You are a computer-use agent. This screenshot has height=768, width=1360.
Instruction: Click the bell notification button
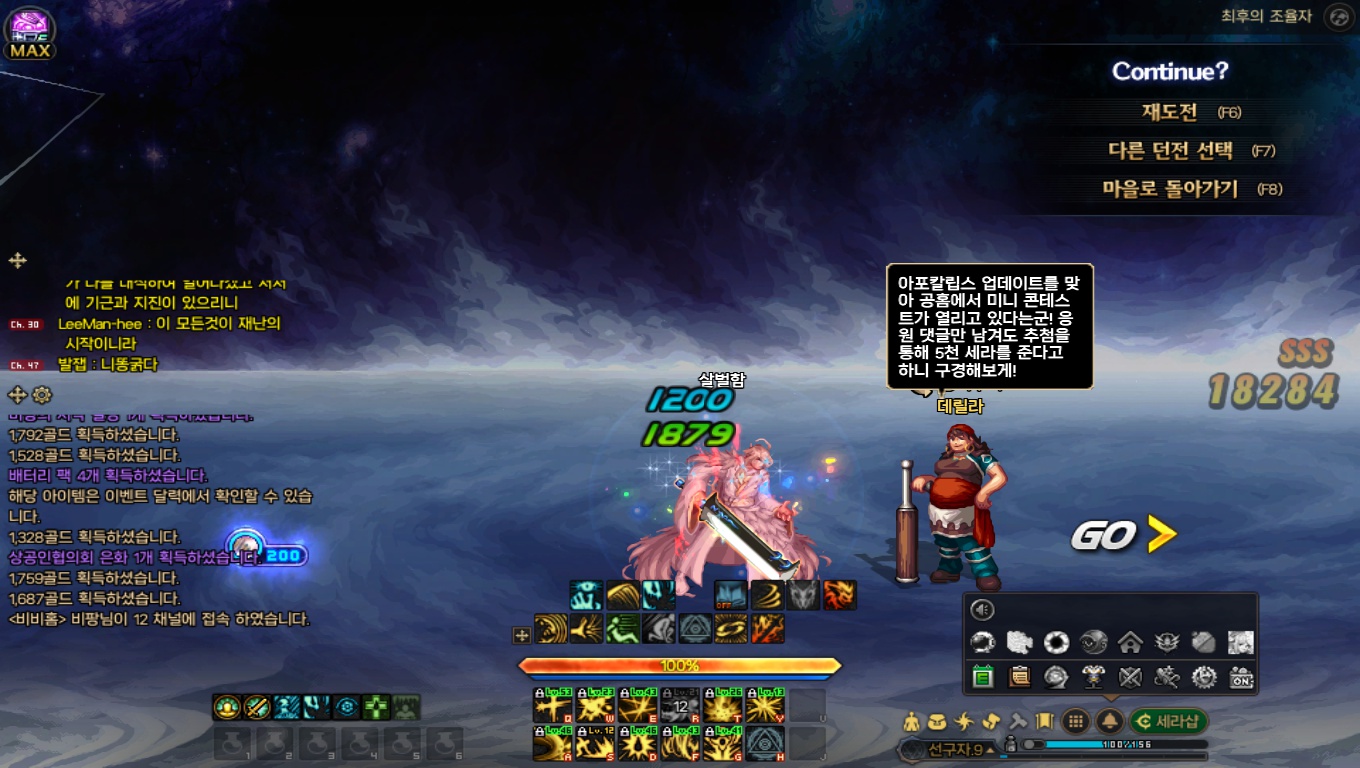[x=1109, y=721]
